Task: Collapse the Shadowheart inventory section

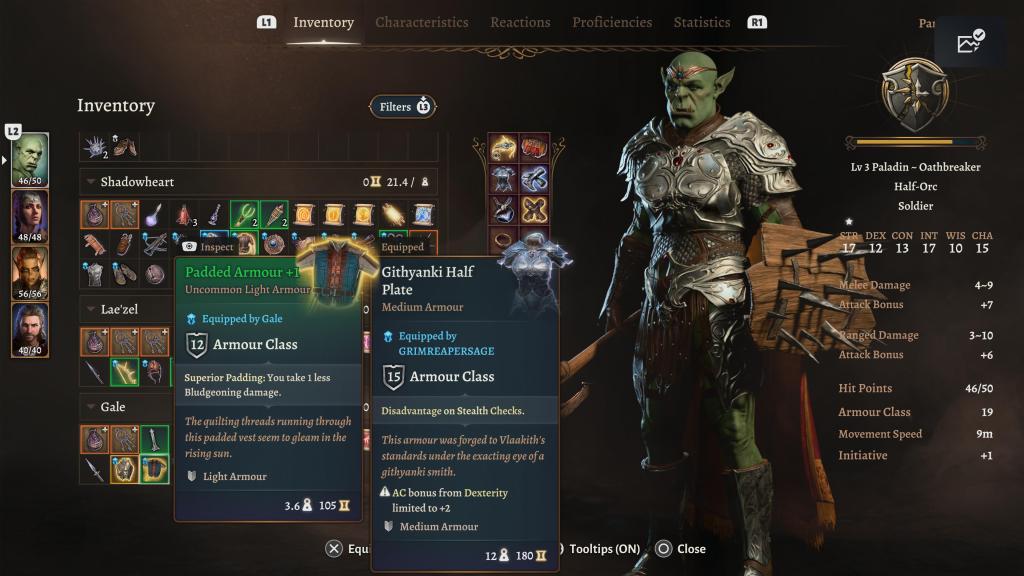Action: 91,182
